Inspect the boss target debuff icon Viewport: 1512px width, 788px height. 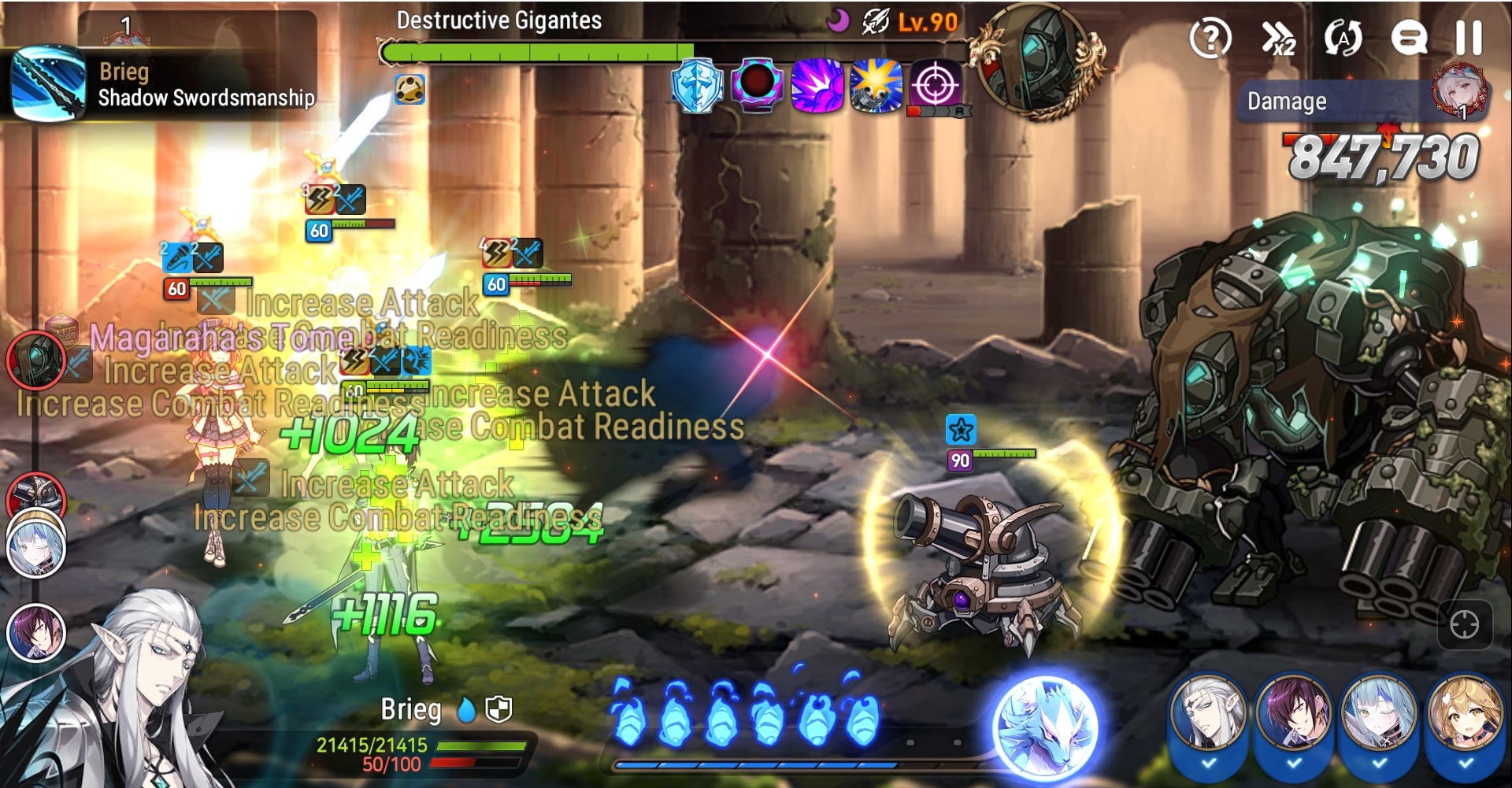pos(936,84)
